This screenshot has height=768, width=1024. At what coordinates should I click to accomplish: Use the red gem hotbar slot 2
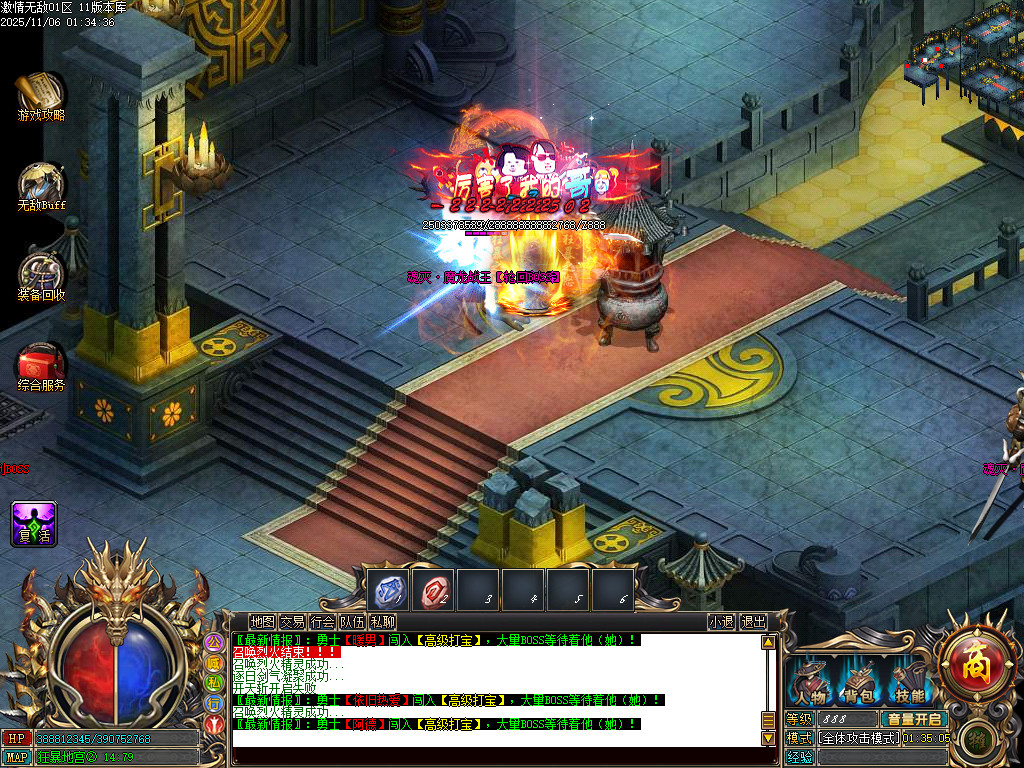433,590
